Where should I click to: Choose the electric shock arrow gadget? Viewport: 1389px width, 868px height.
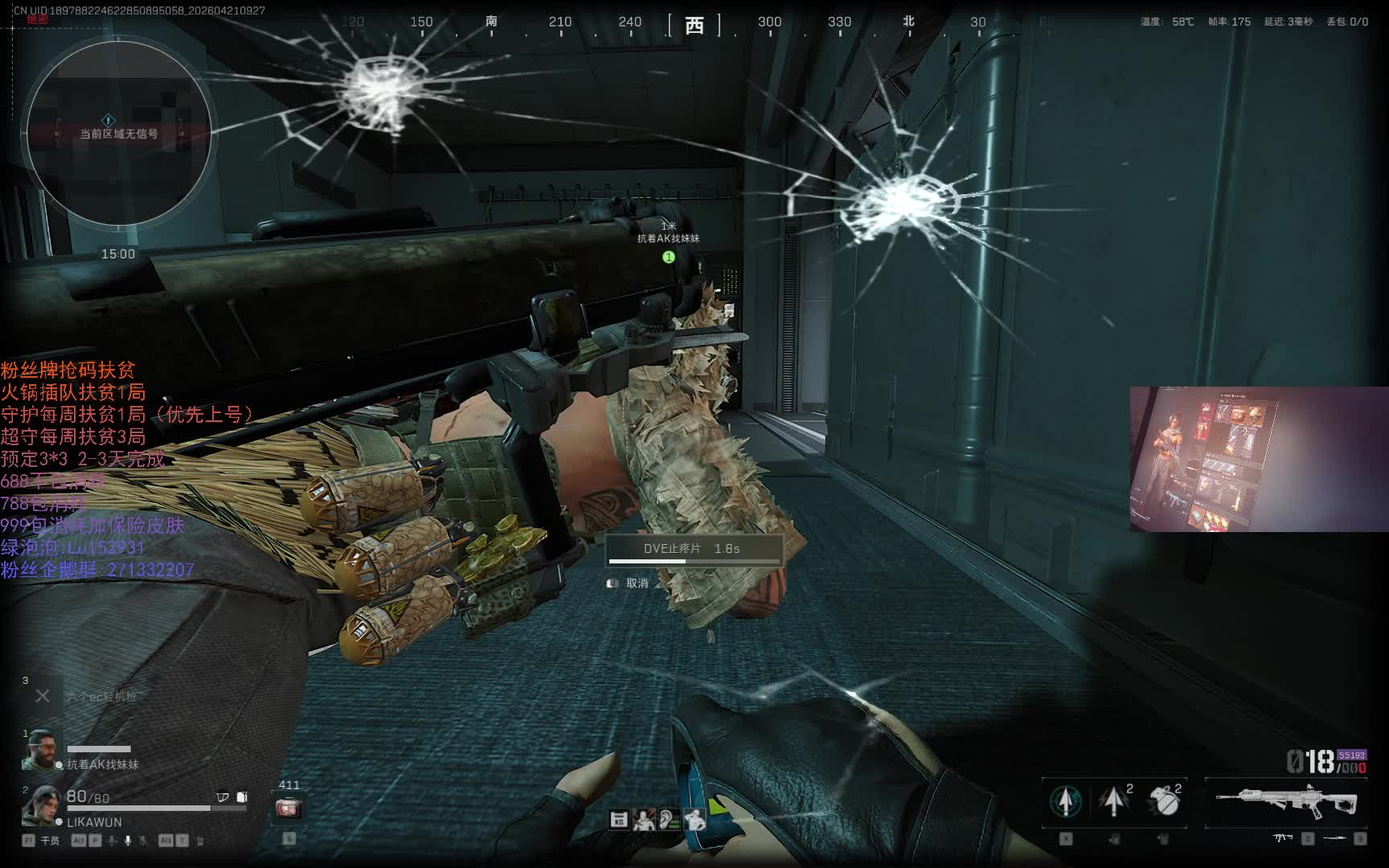coord(1114,800)
